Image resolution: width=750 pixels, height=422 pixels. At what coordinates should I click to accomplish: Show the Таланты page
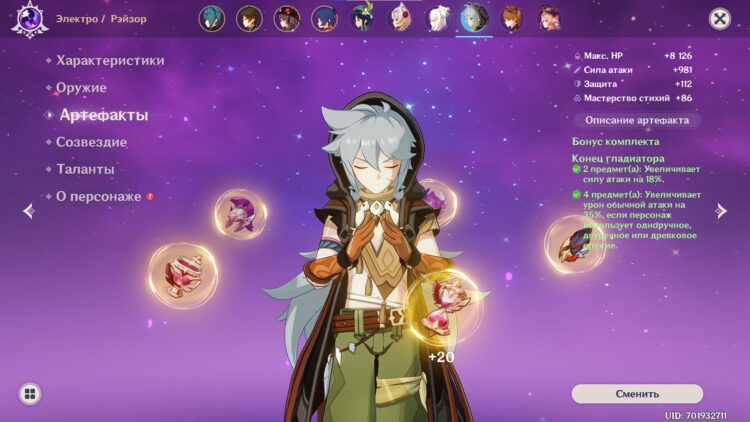(x=85, y=170)
